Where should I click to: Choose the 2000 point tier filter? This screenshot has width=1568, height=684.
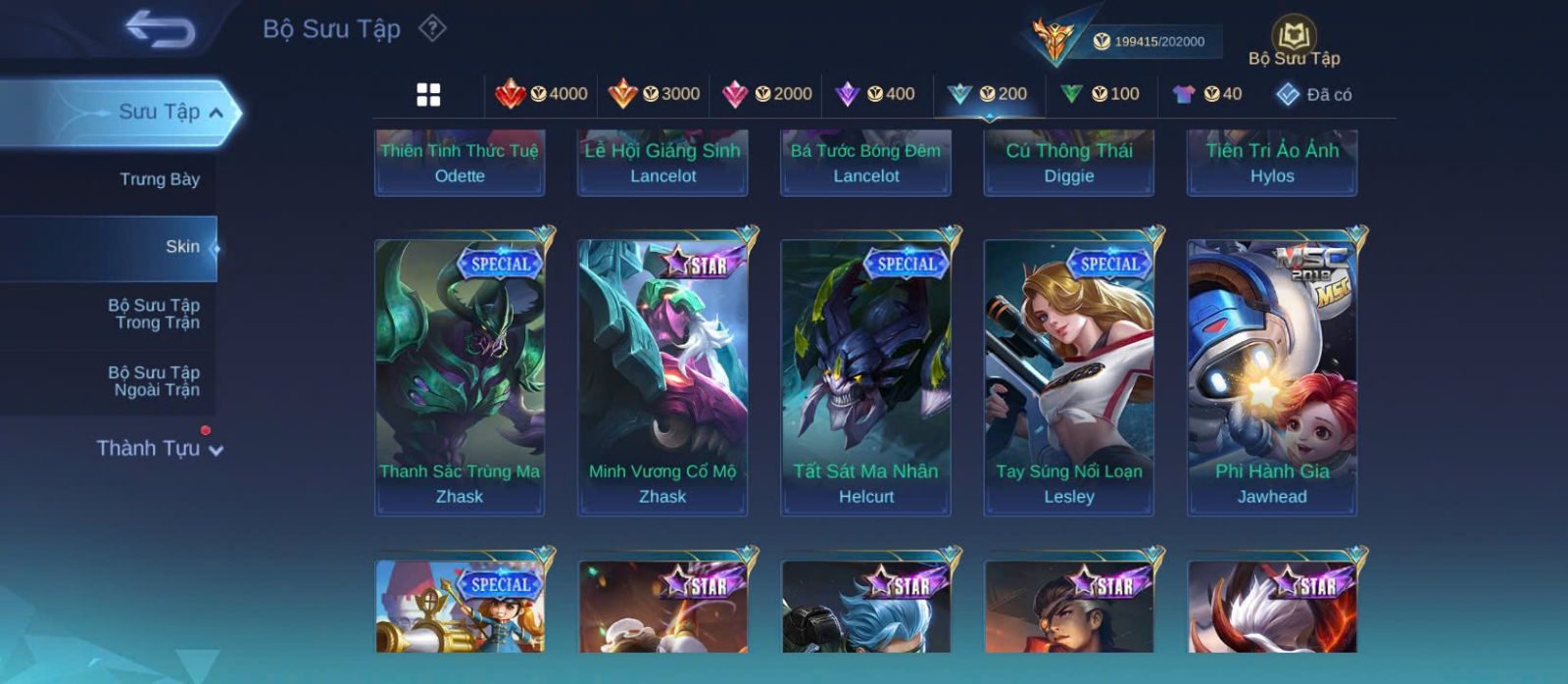tap(766, 94)
